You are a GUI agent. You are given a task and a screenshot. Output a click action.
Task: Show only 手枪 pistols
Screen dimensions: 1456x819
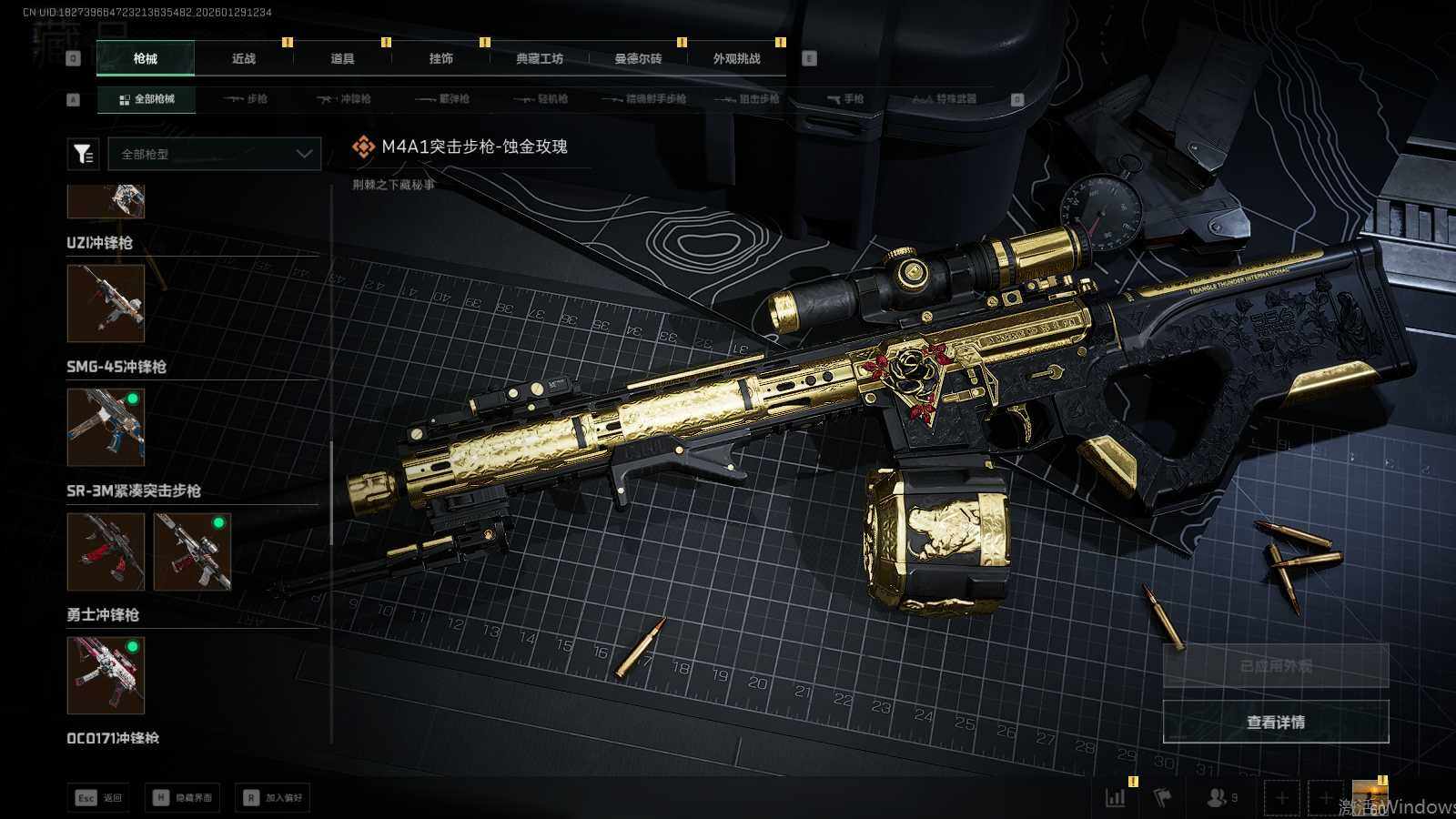point(845,99)
